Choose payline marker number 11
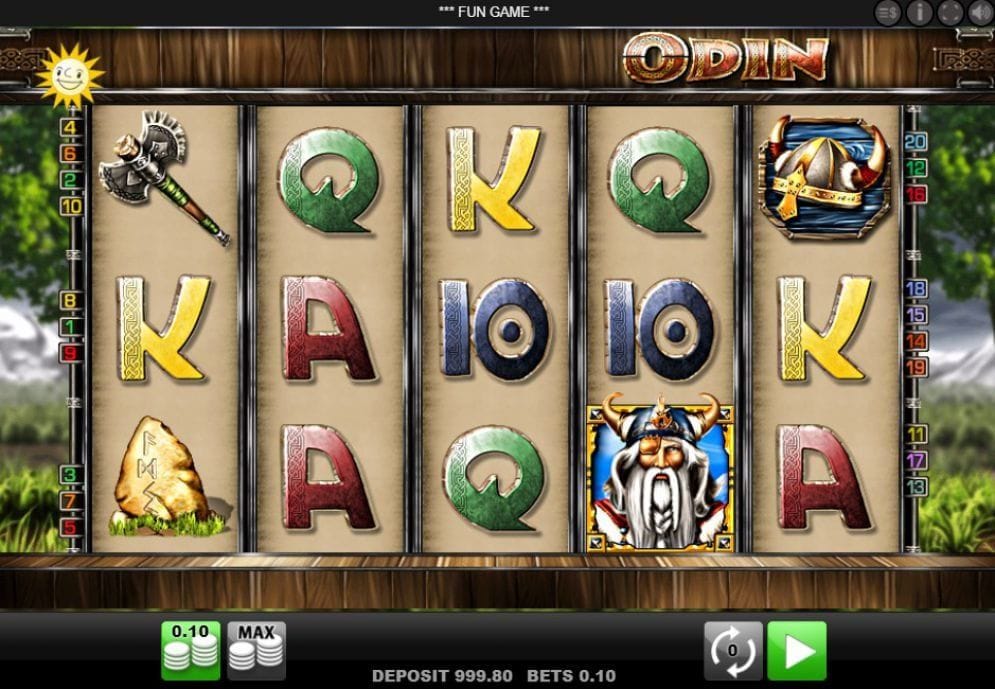The image size is (995, 689). pyautogui.click(x=916, y=435)
